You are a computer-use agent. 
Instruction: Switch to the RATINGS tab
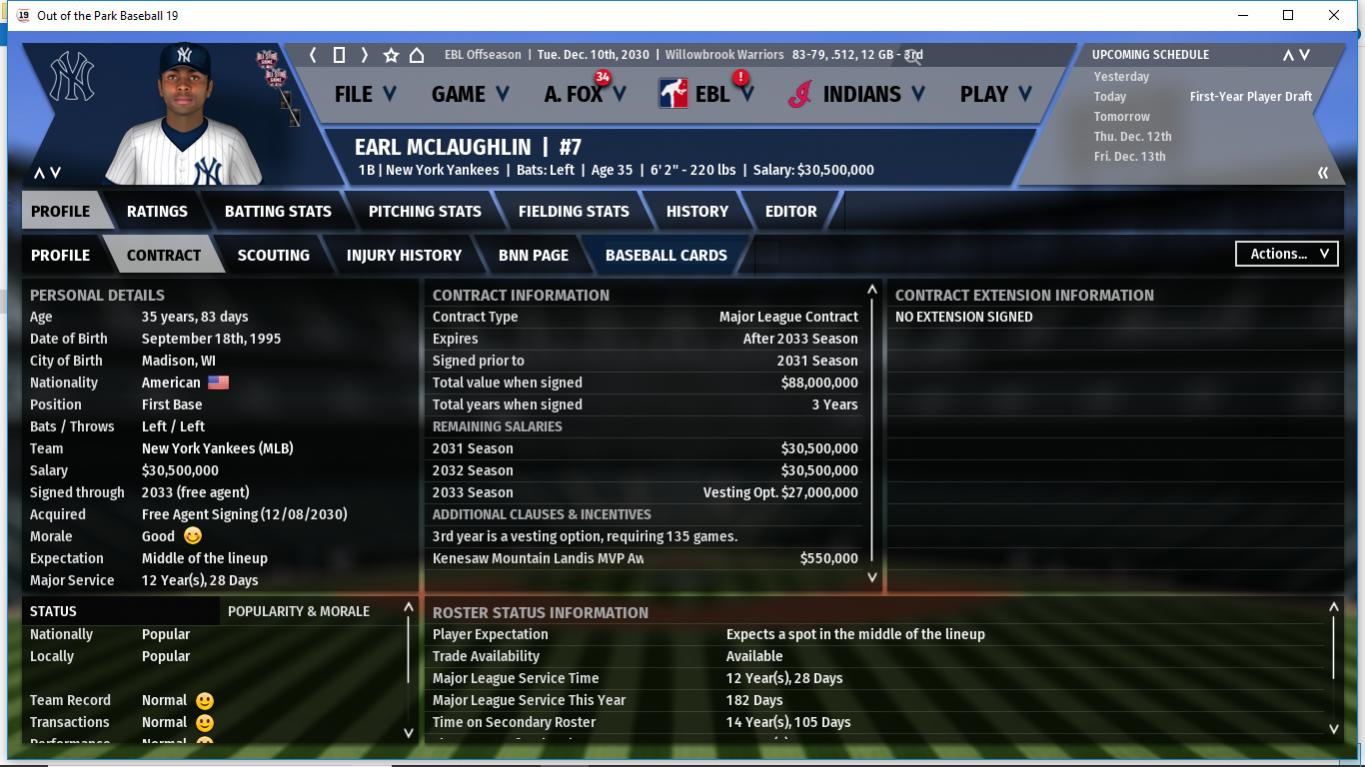[157, 211]
